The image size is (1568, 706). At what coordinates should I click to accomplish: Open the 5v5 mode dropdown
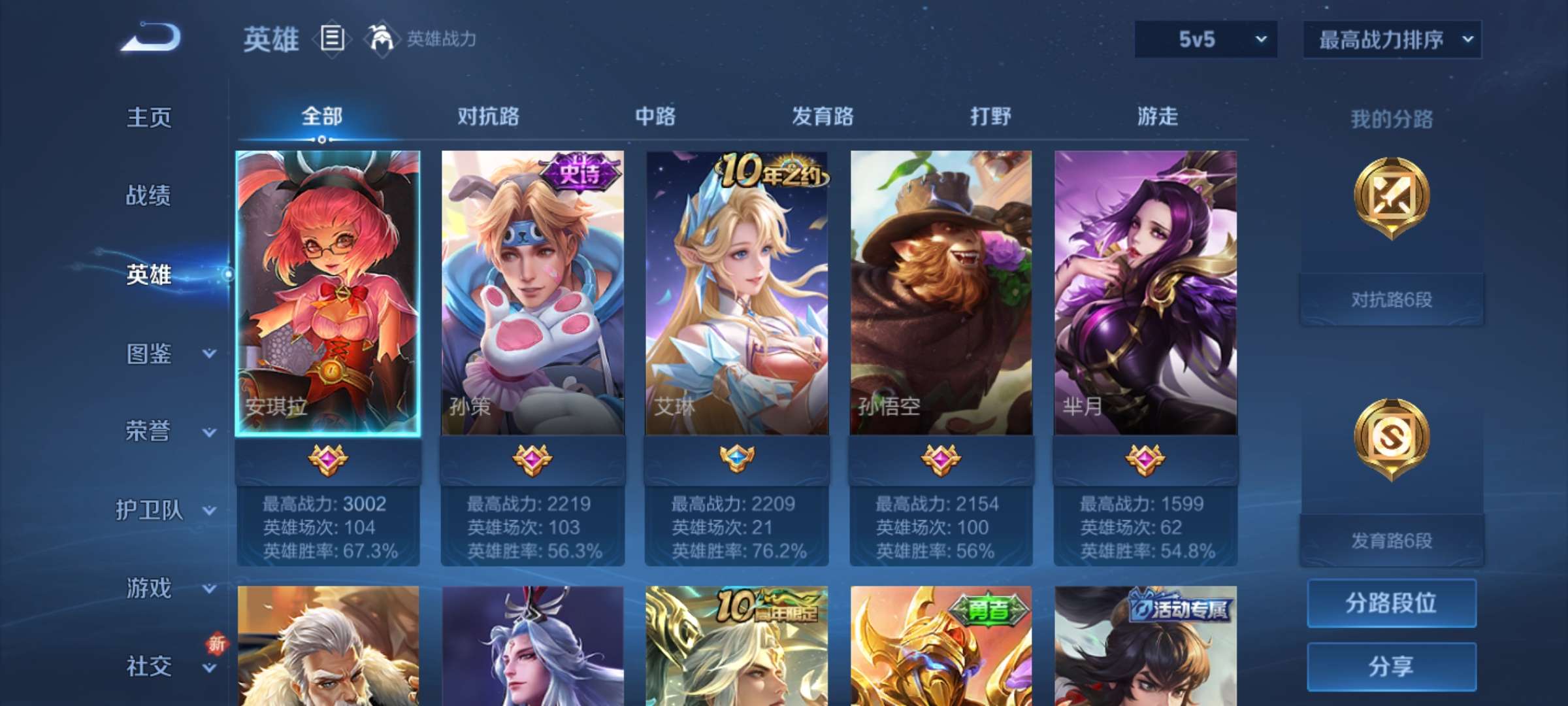(1205, 39)
